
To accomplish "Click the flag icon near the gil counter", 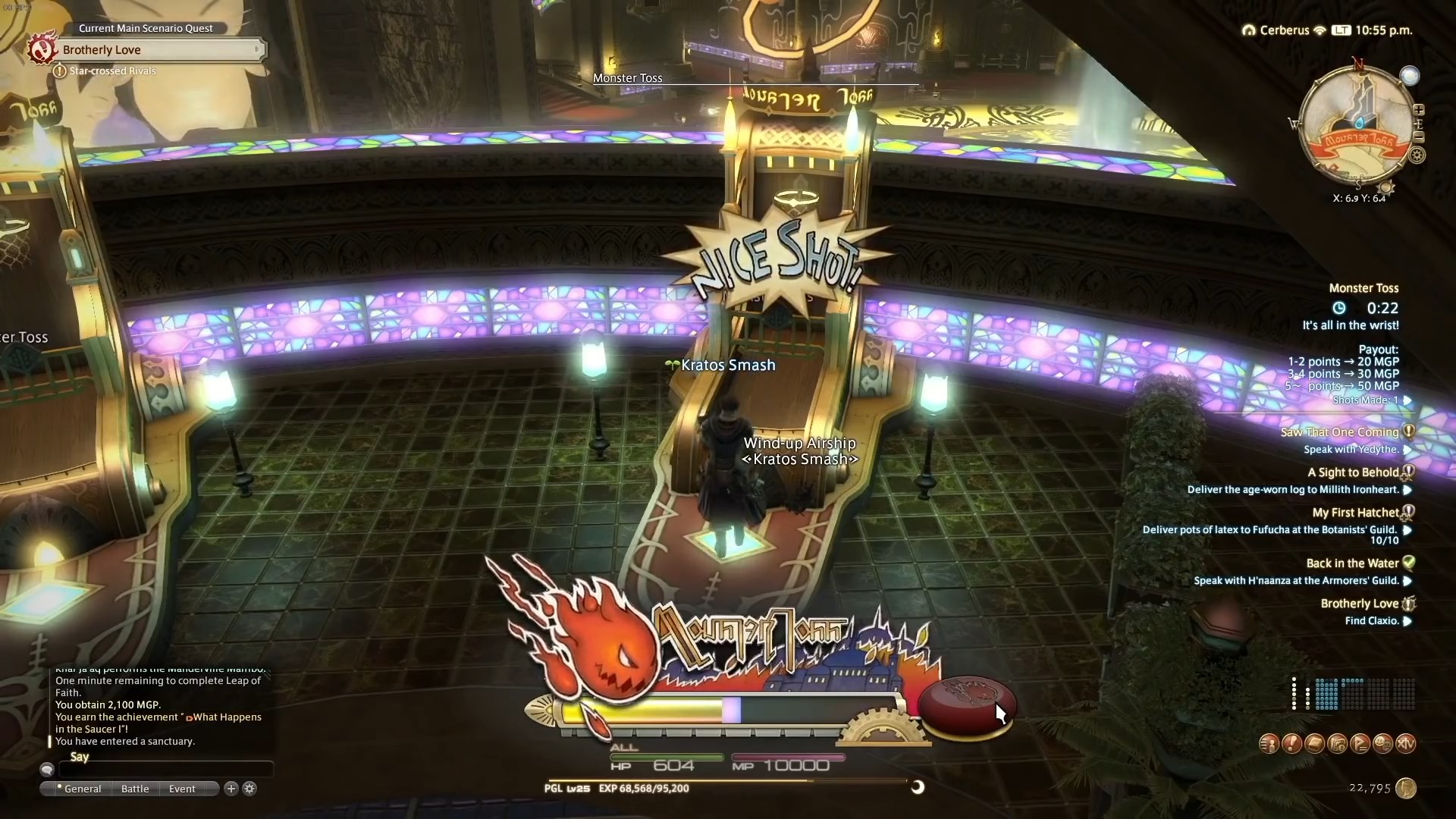I will 1360,743.
